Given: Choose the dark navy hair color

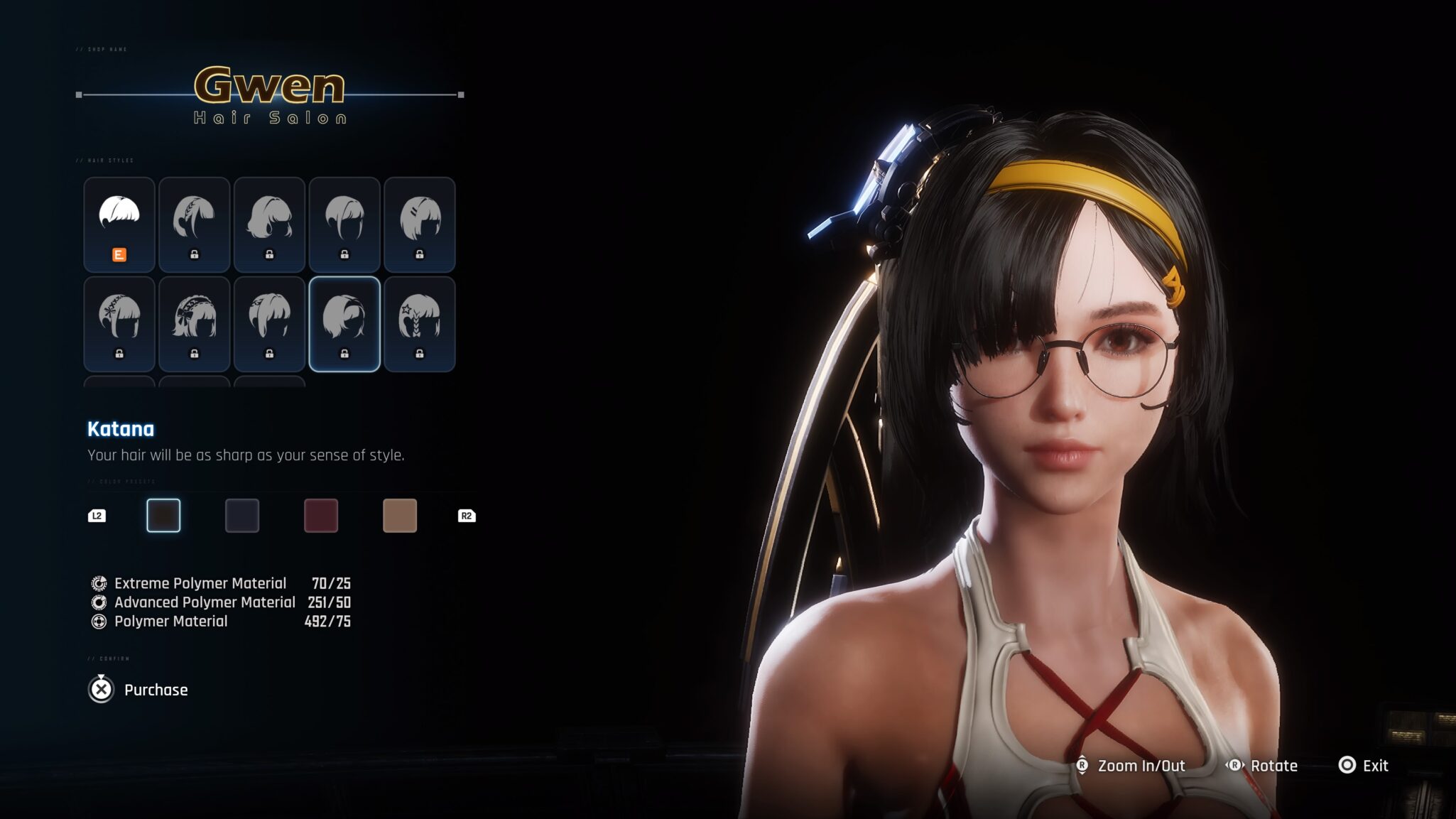Looking at the screenshot, I should [x=242, y=516].
